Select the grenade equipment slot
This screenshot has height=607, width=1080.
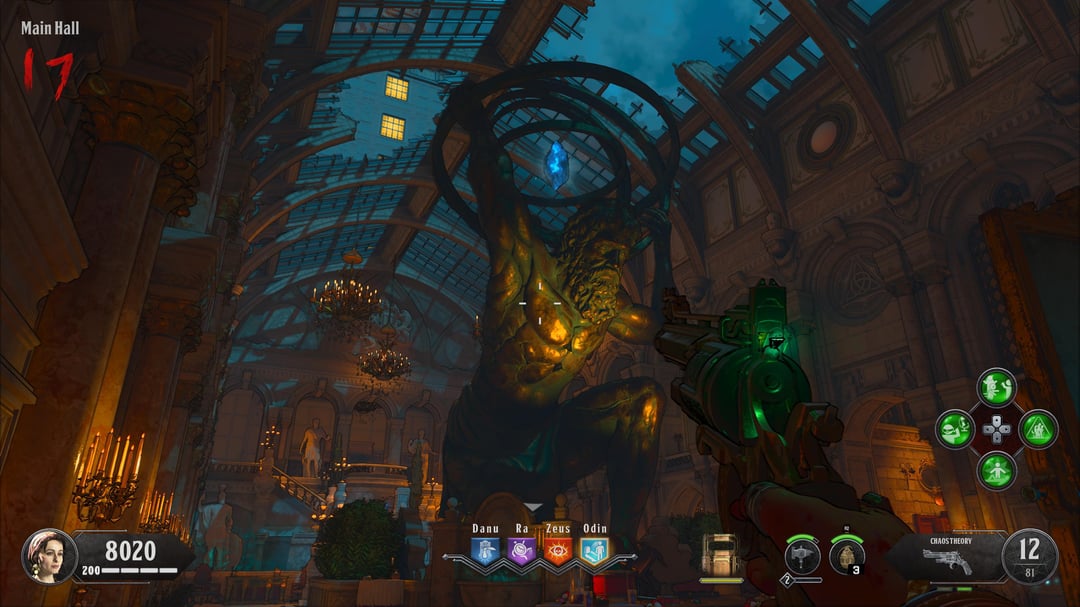tap(846, 556)
